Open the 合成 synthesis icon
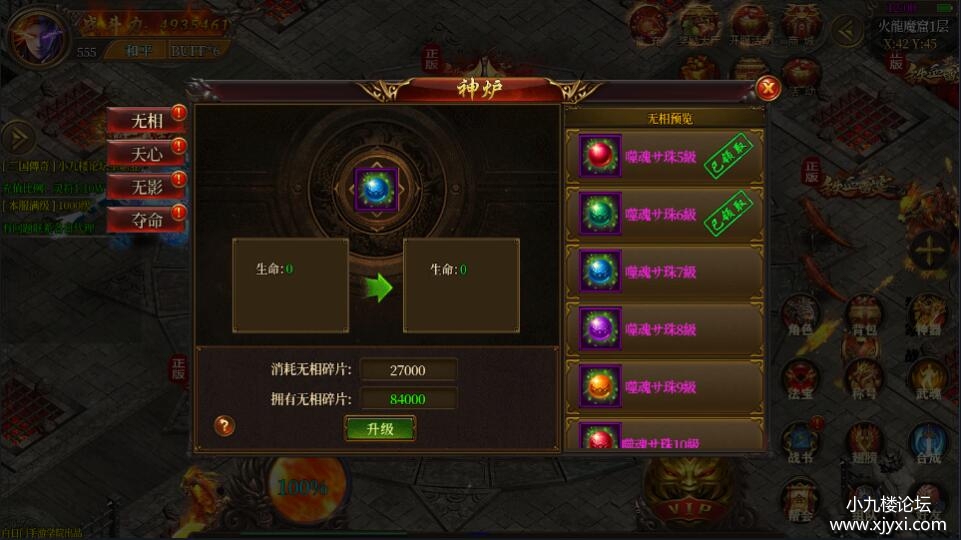Image resolution: width=961 pixels, height=540 pixels. [927, 445]
